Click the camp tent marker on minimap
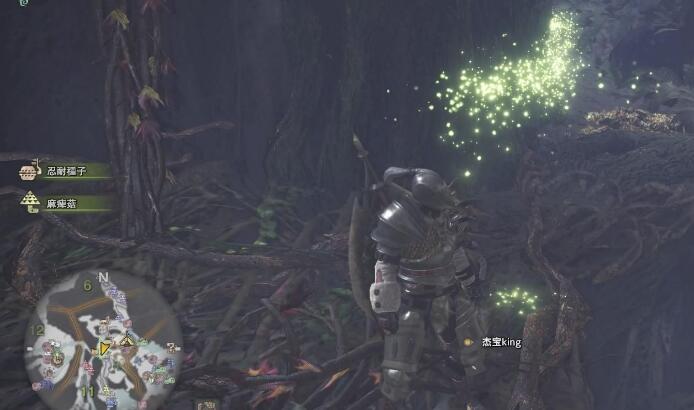This screenshot has width=694, height=410. 128,342
